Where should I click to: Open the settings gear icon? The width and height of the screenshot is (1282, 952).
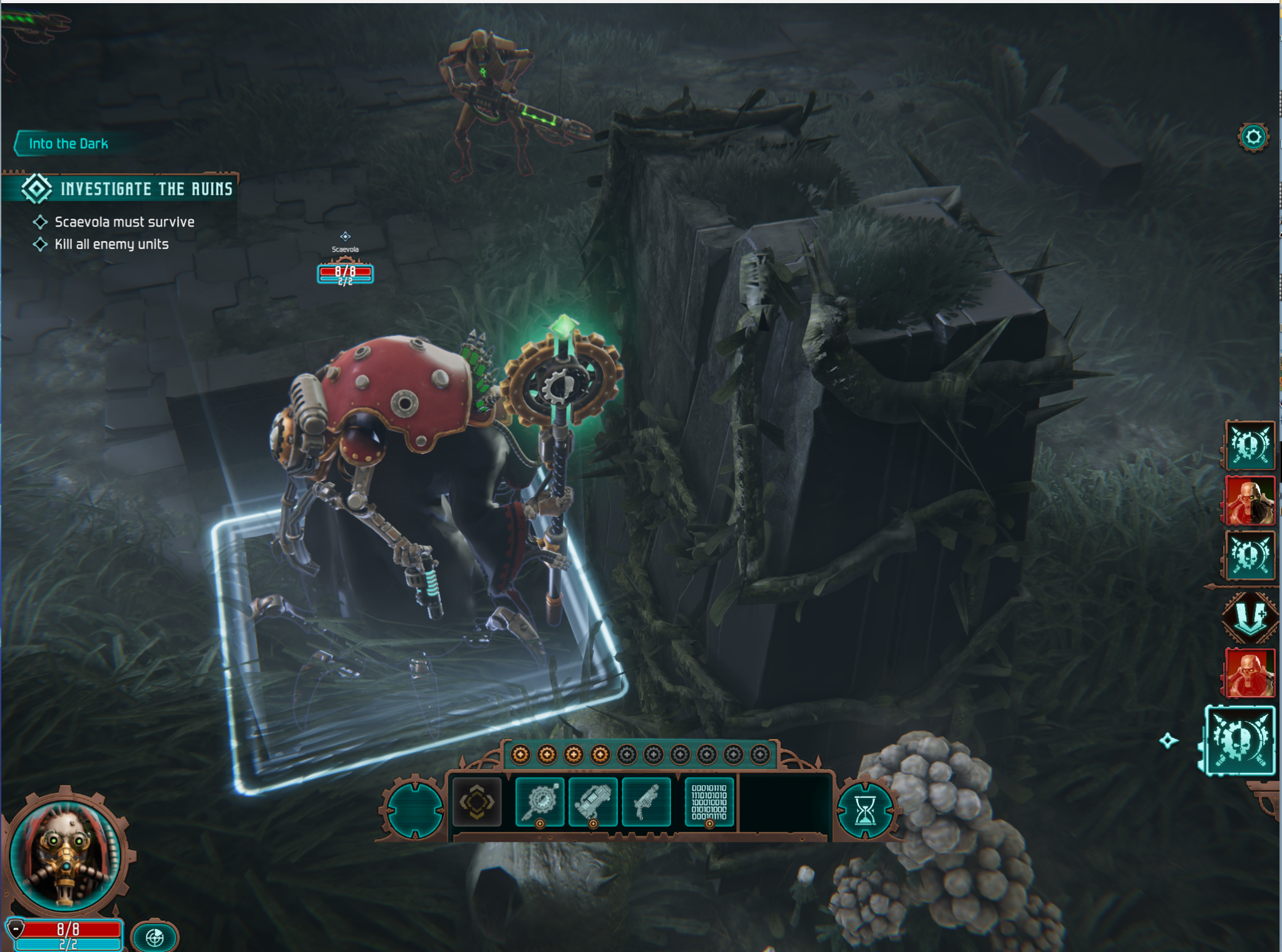pyautogui.click(x=1253, y=137)
